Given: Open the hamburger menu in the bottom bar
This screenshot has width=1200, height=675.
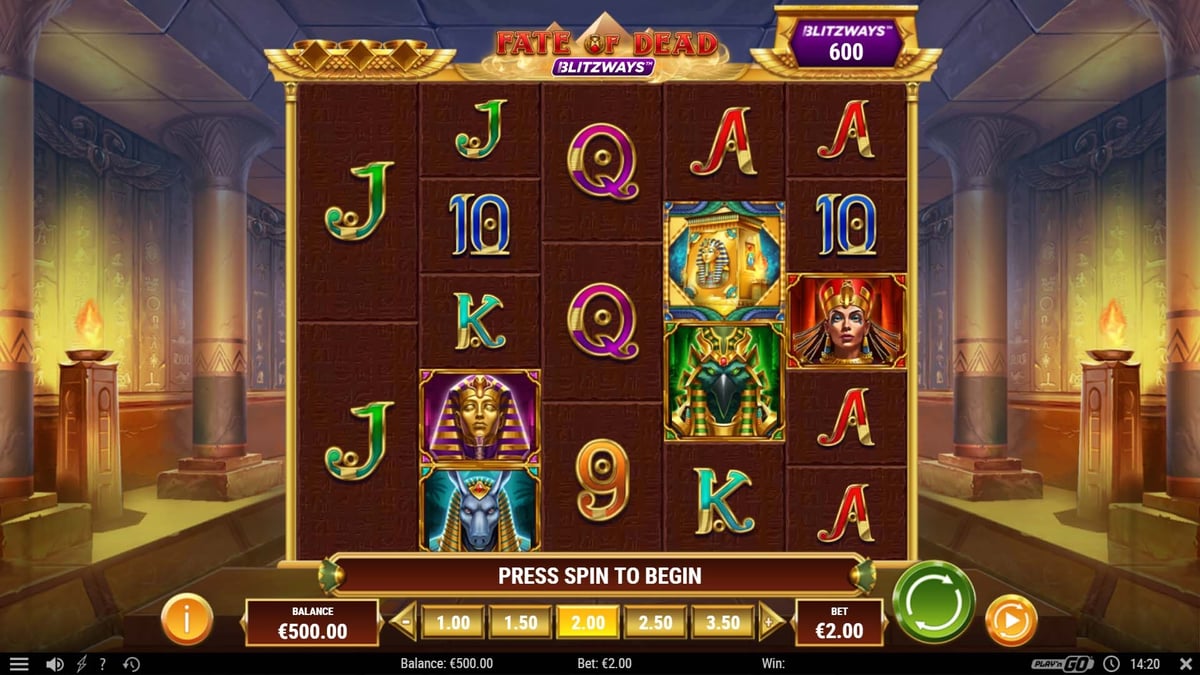Looking at the screenshot, I should point(19,664).
